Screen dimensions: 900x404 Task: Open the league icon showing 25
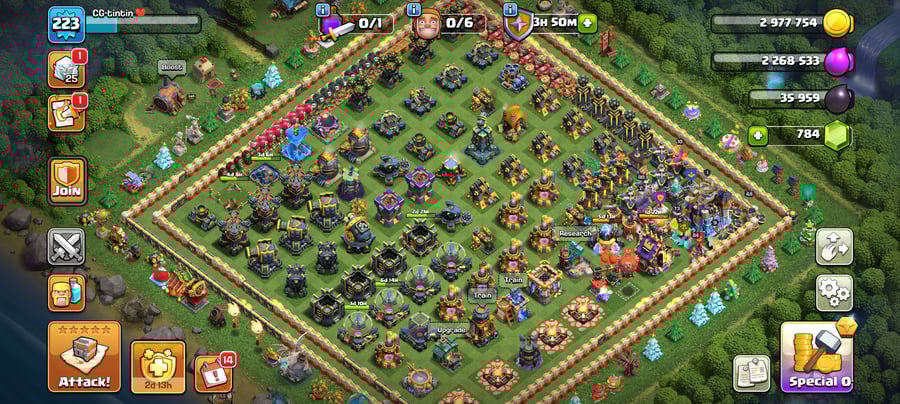pos(66,70)
